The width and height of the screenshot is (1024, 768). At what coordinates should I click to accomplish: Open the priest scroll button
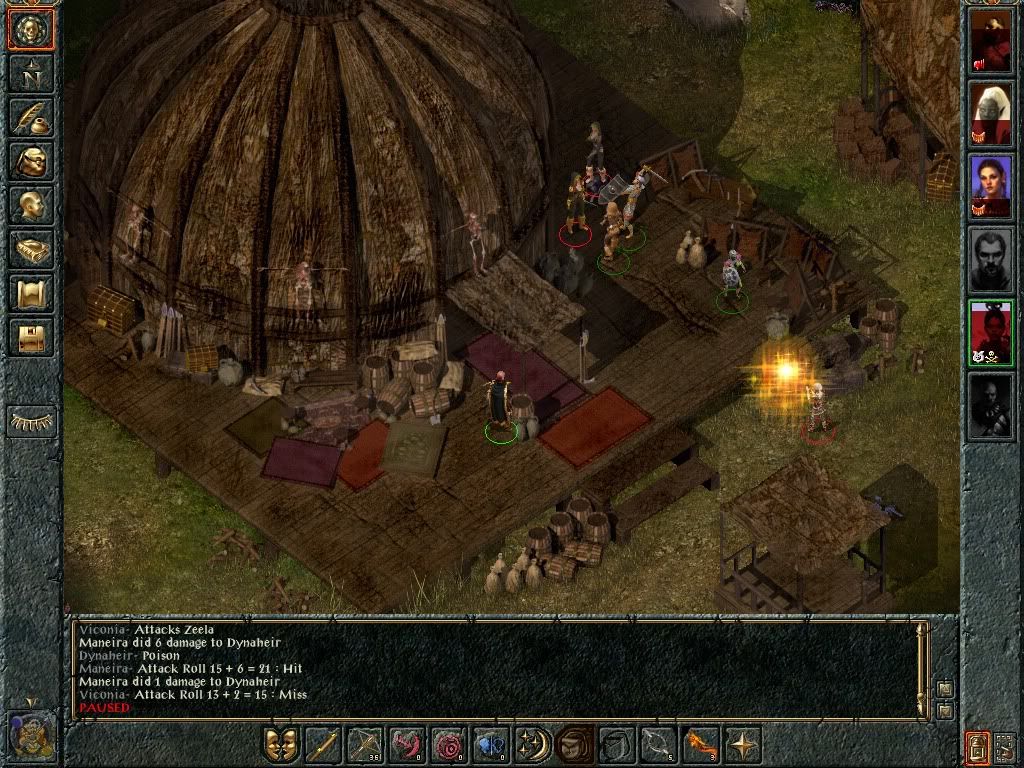pos(31,294)
